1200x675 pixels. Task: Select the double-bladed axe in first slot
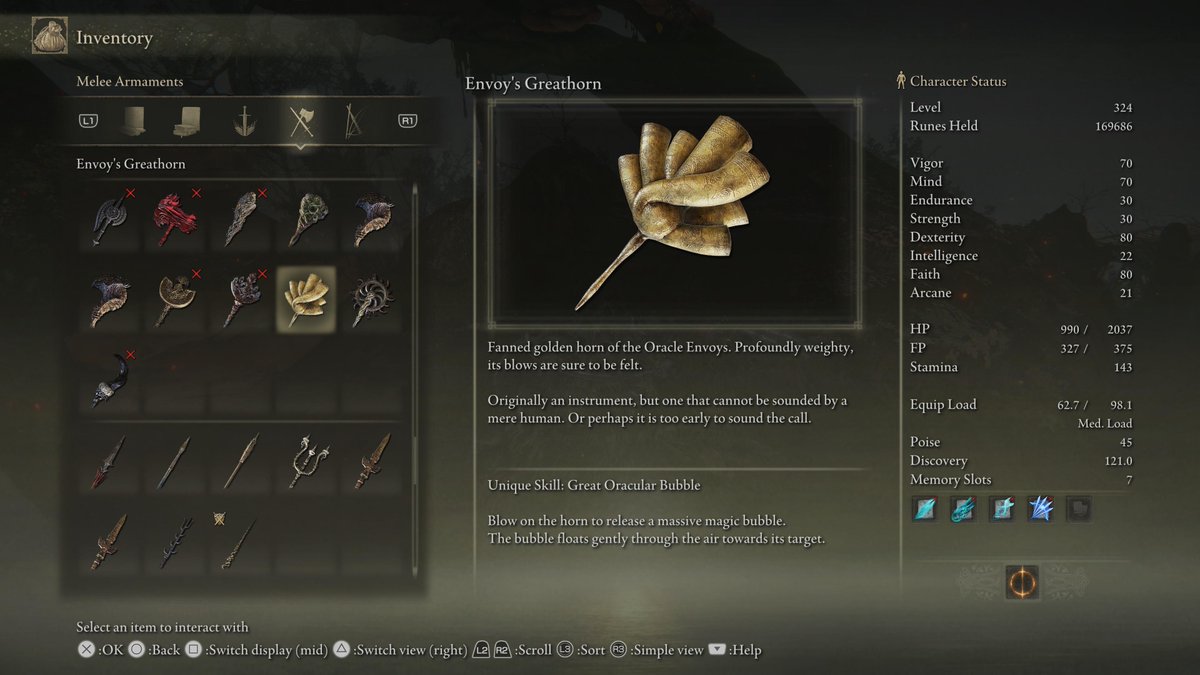coord(109,217)
